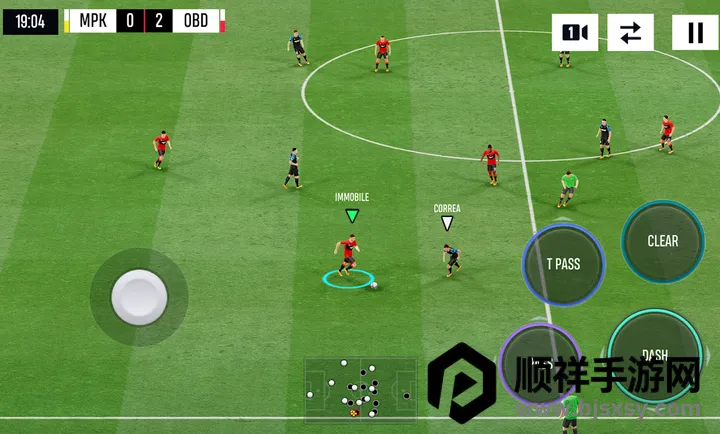Viewport: 720px width, 434px height.
Task: Tap the virtual joystick knob
Action: tap(138, 296)
